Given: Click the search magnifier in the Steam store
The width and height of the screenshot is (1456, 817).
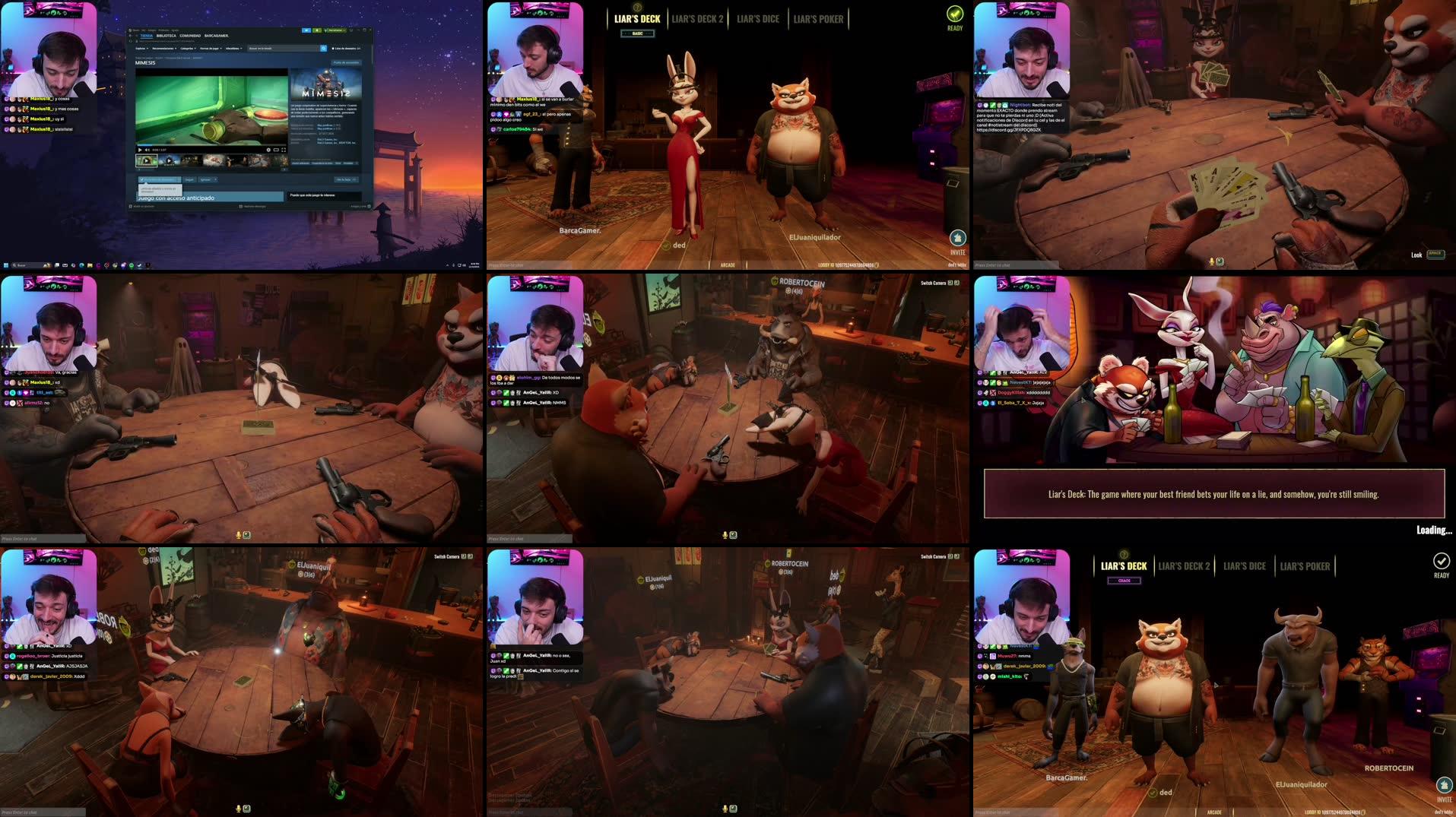Looking at the screenshot, I should (323, 49).
